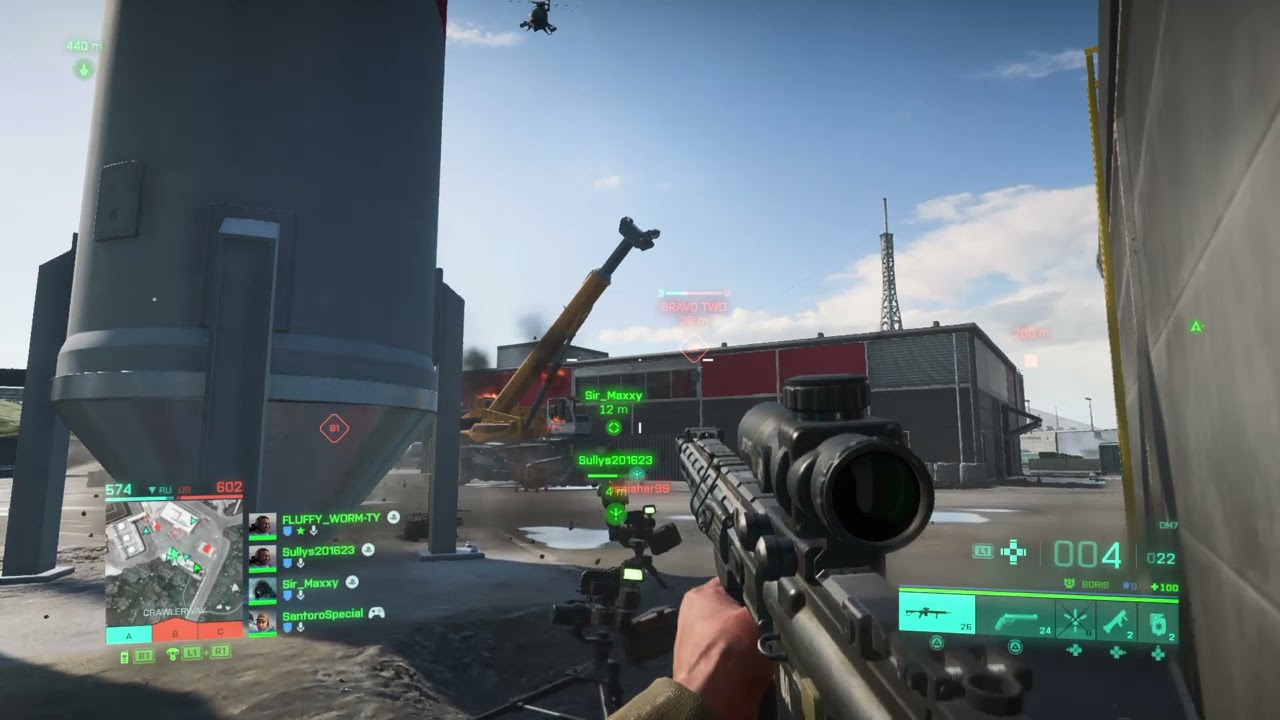1280x720 pixels.
Task: Select objective C tile below the minimap
Action: coord(221,633)
